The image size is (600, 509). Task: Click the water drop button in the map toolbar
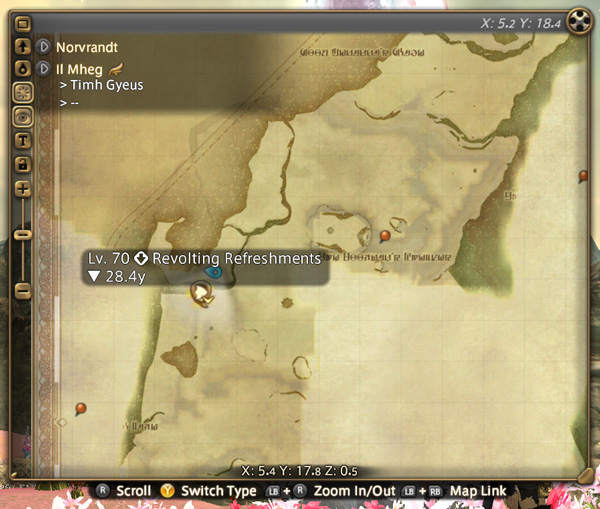[x=23, y=69]
